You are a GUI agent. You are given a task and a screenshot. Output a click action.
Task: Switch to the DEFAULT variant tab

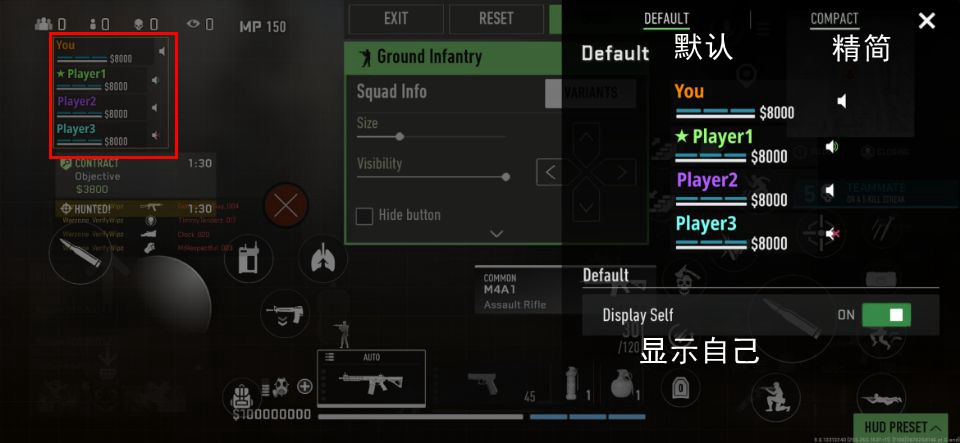pos(666,19)
